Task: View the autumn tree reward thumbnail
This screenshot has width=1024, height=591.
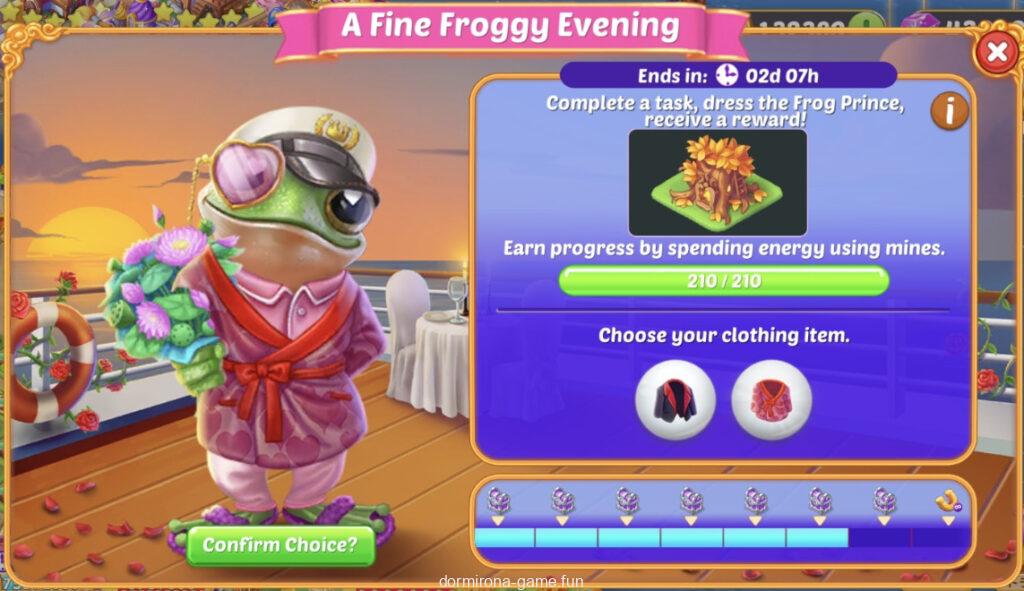Action: pyautogui.click(x=717, y=182)
